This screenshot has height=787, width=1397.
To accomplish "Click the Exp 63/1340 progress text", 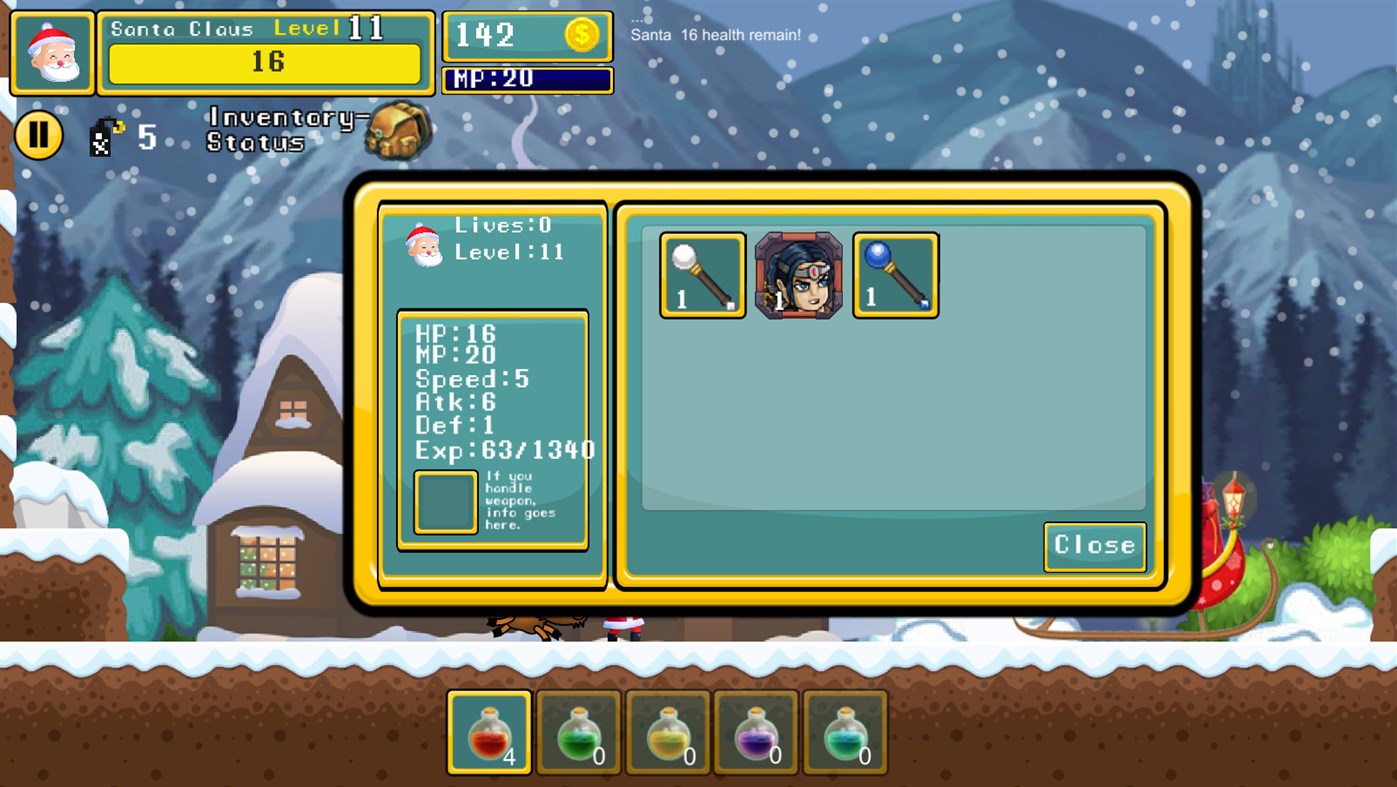I will coord(503,450).
